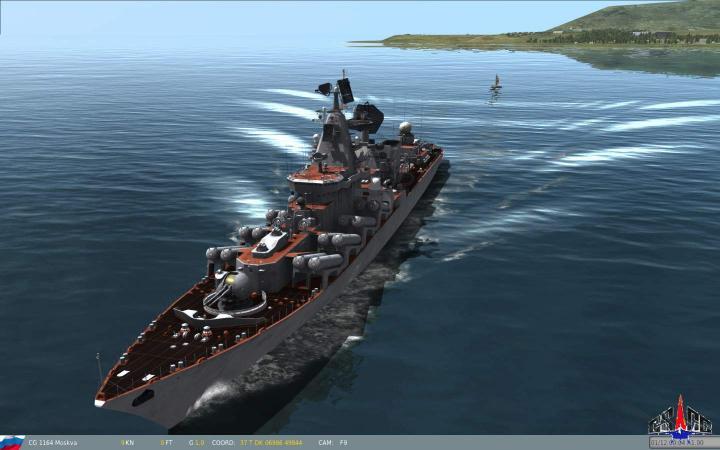Click the Russian flag icon in status bar

11,442
